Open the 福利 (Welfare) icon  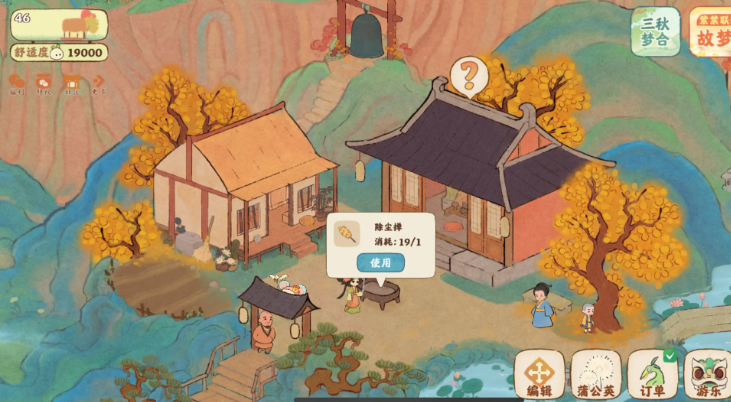[x=17, y=82]
